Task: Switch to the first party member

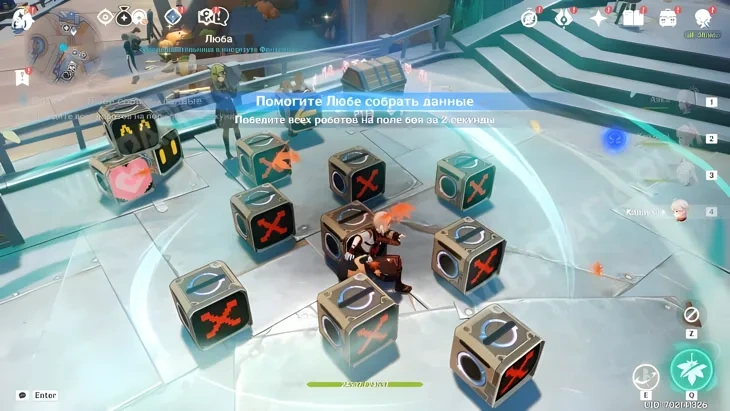Action: click(688, 101)
